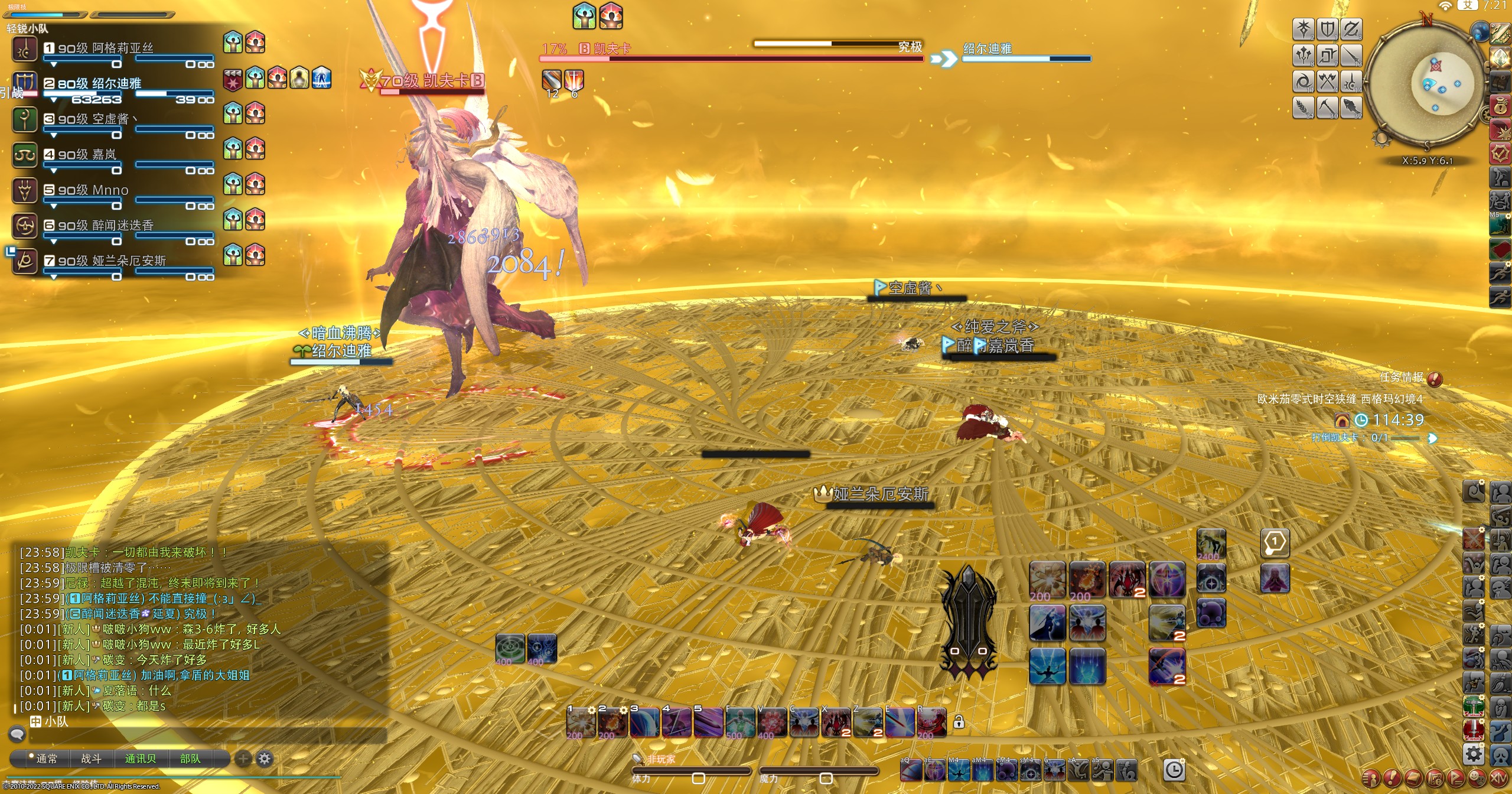The height and width of the screenshot is (794, 1512).
Task: Select the fish gear set icon
Action: (1351, 108)
